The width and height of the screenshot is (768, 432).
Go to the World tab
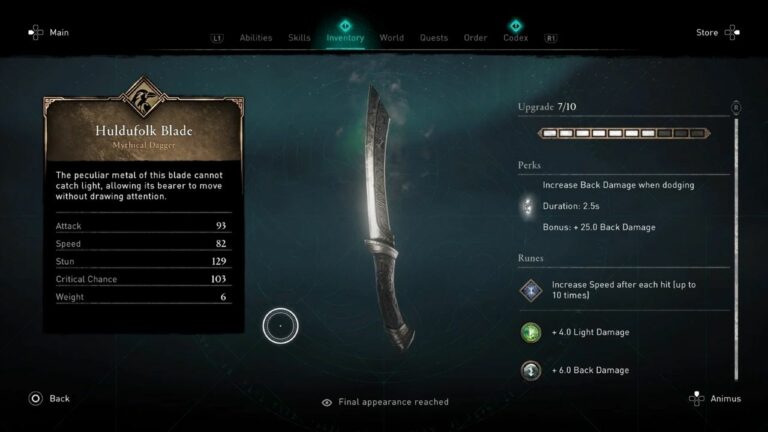pos(392,38)
